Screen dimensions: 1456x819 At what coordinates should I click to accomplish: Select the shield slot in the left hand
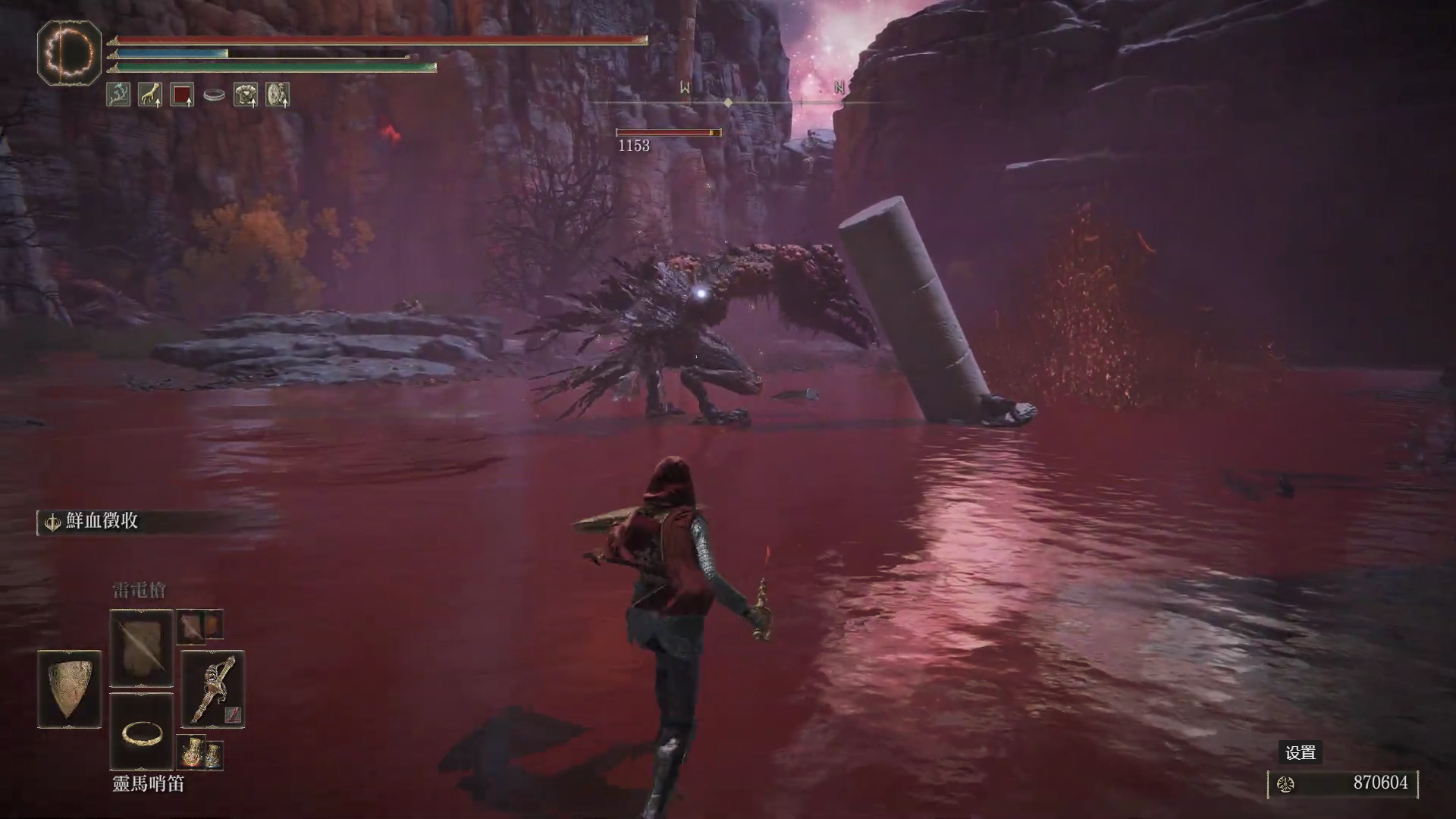pyautogui.click(x=70, y=689)
